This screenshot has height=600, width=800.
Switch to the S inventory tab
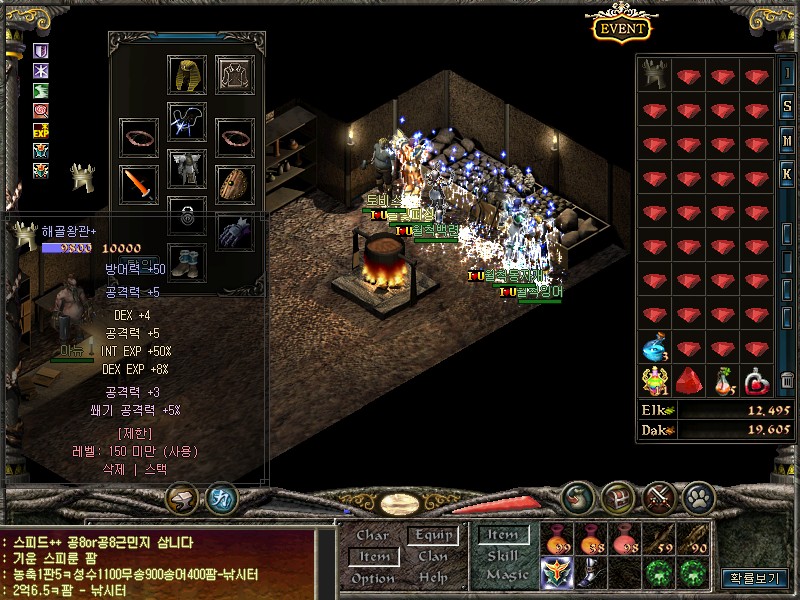[x=788, y=107]
